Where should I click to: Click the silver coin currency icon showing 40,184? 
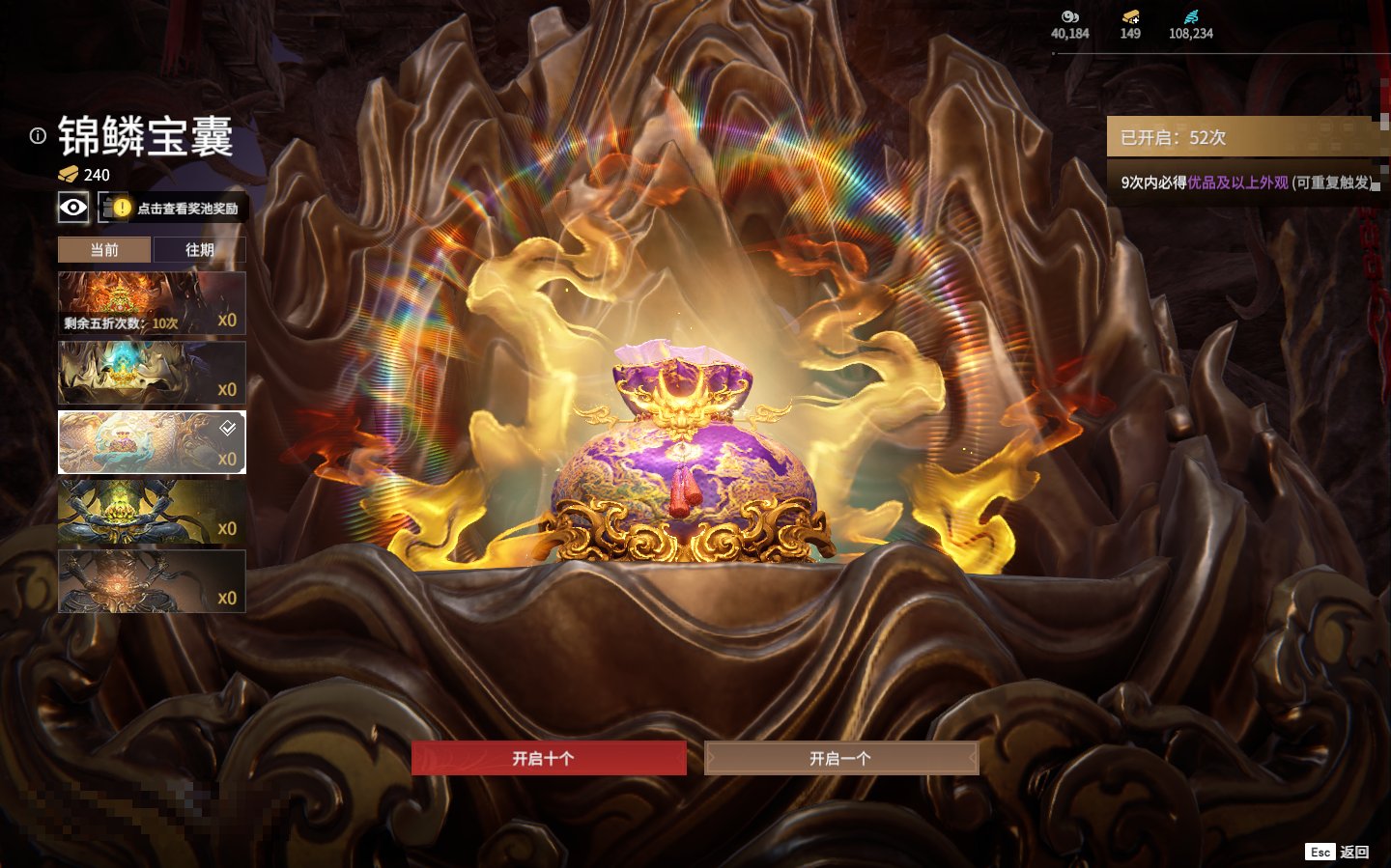click(x=1069, y=16)
